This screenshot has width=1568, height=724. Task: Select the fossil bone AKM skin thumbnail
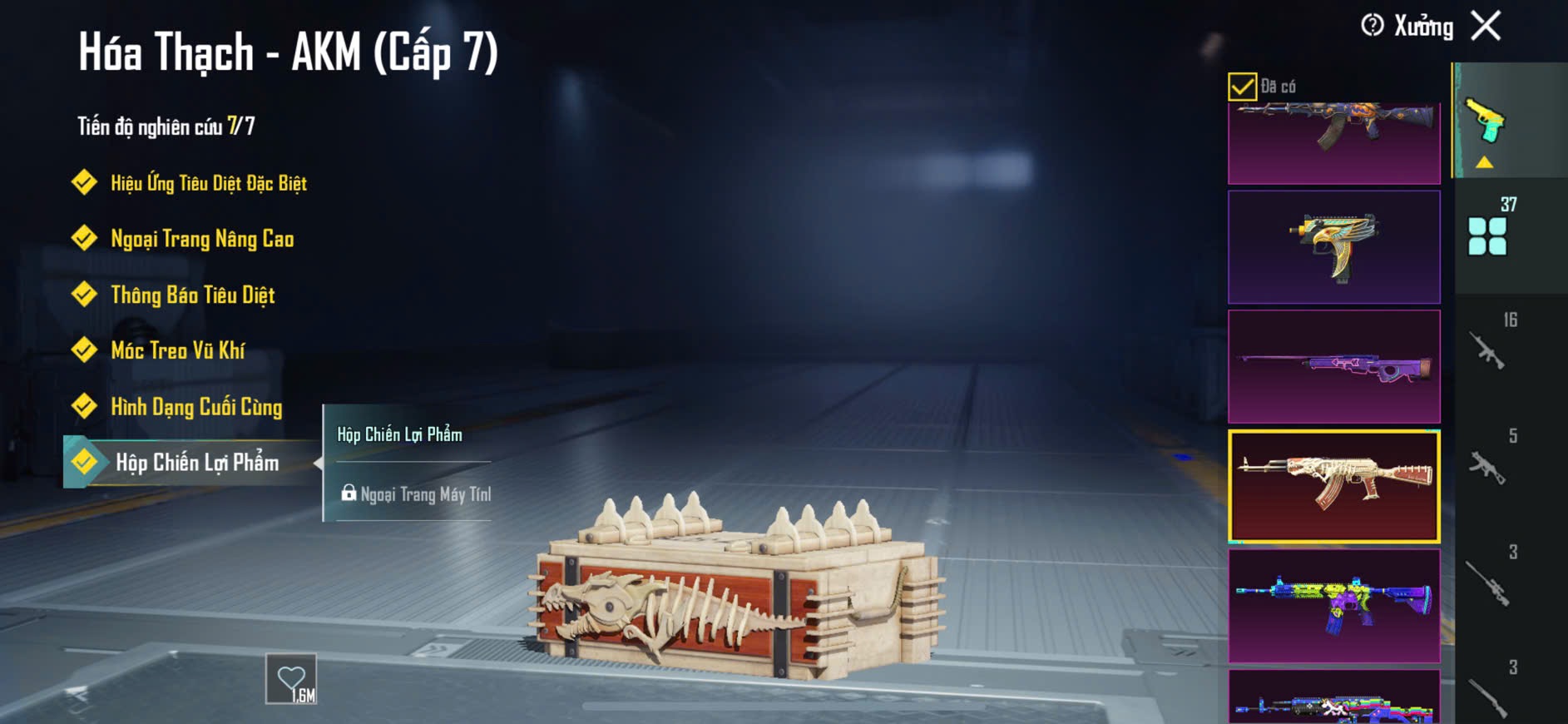click(1333, 487)
